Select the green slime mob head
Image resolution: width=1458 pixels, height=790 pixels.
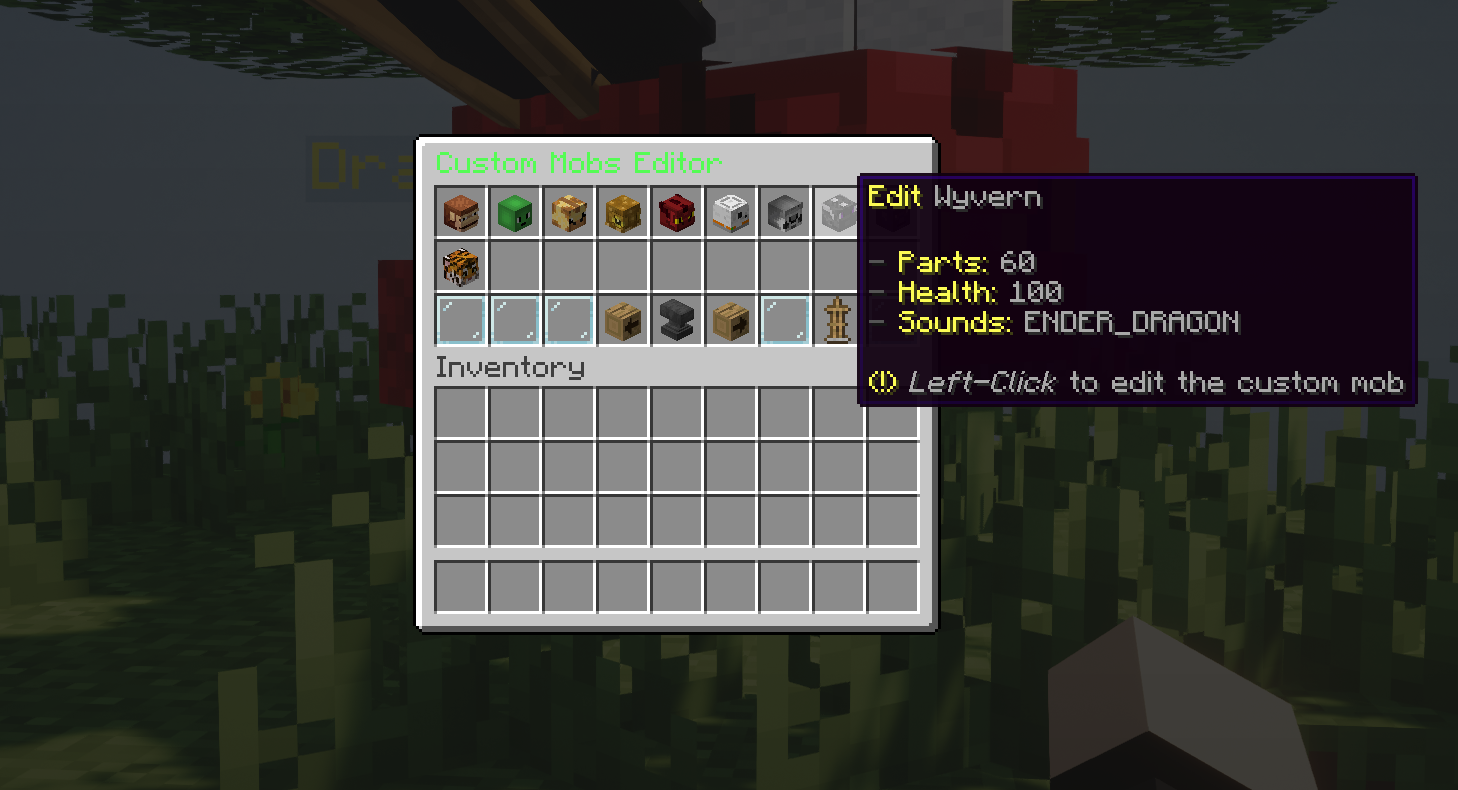[514, 212]
